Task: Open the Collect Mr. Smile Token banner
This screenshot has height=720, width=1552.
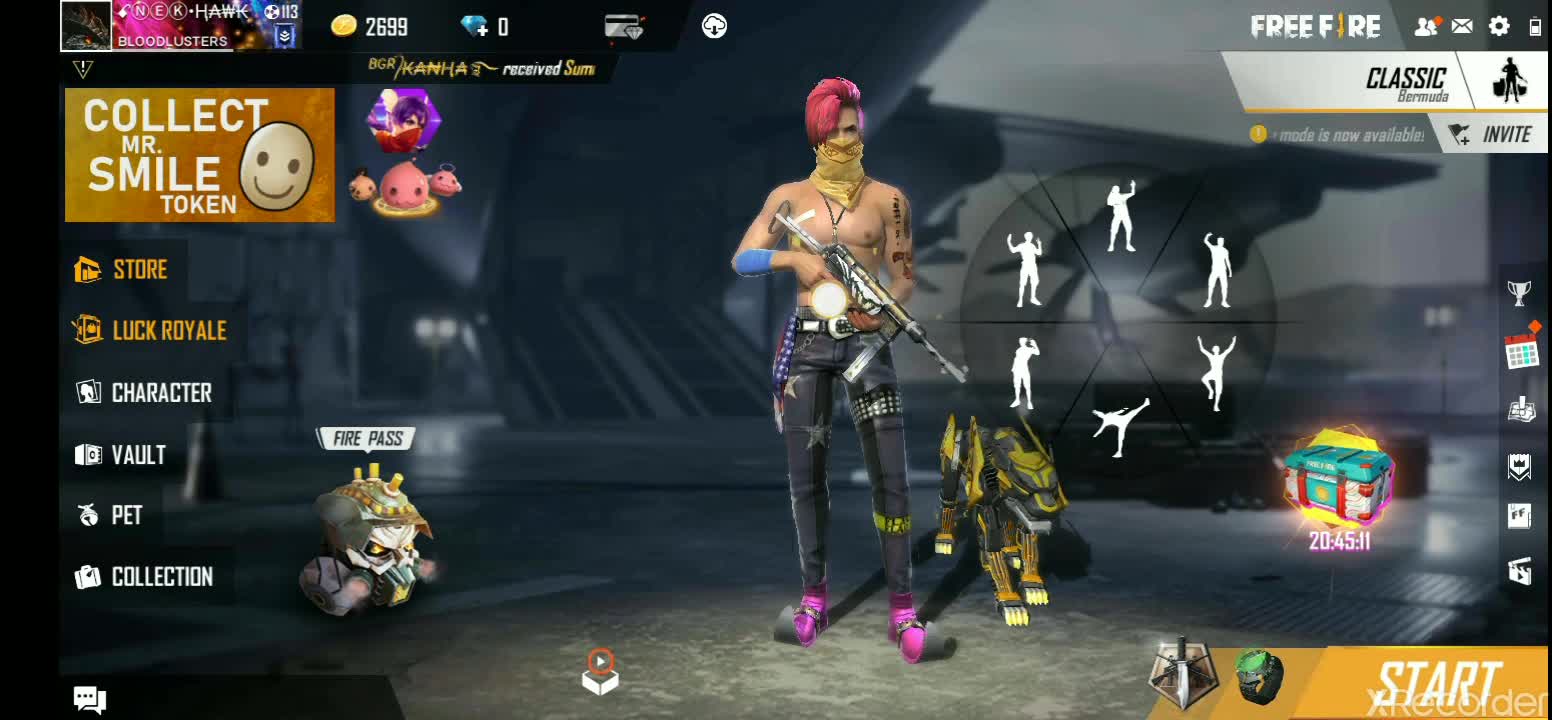Action: 200,155
